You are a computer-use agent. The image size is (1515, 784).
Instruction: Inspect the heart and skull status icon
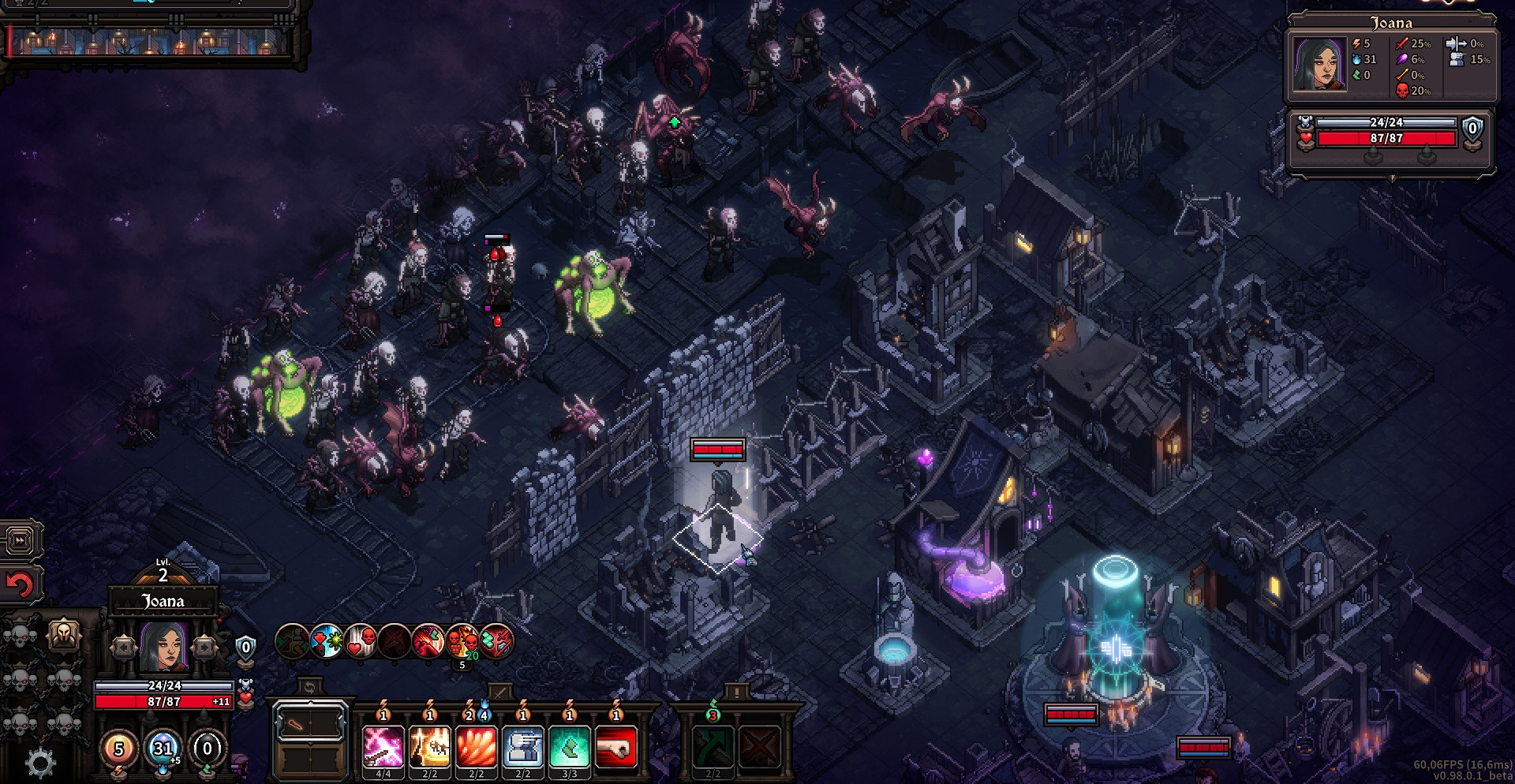click(x=361, y=641)
